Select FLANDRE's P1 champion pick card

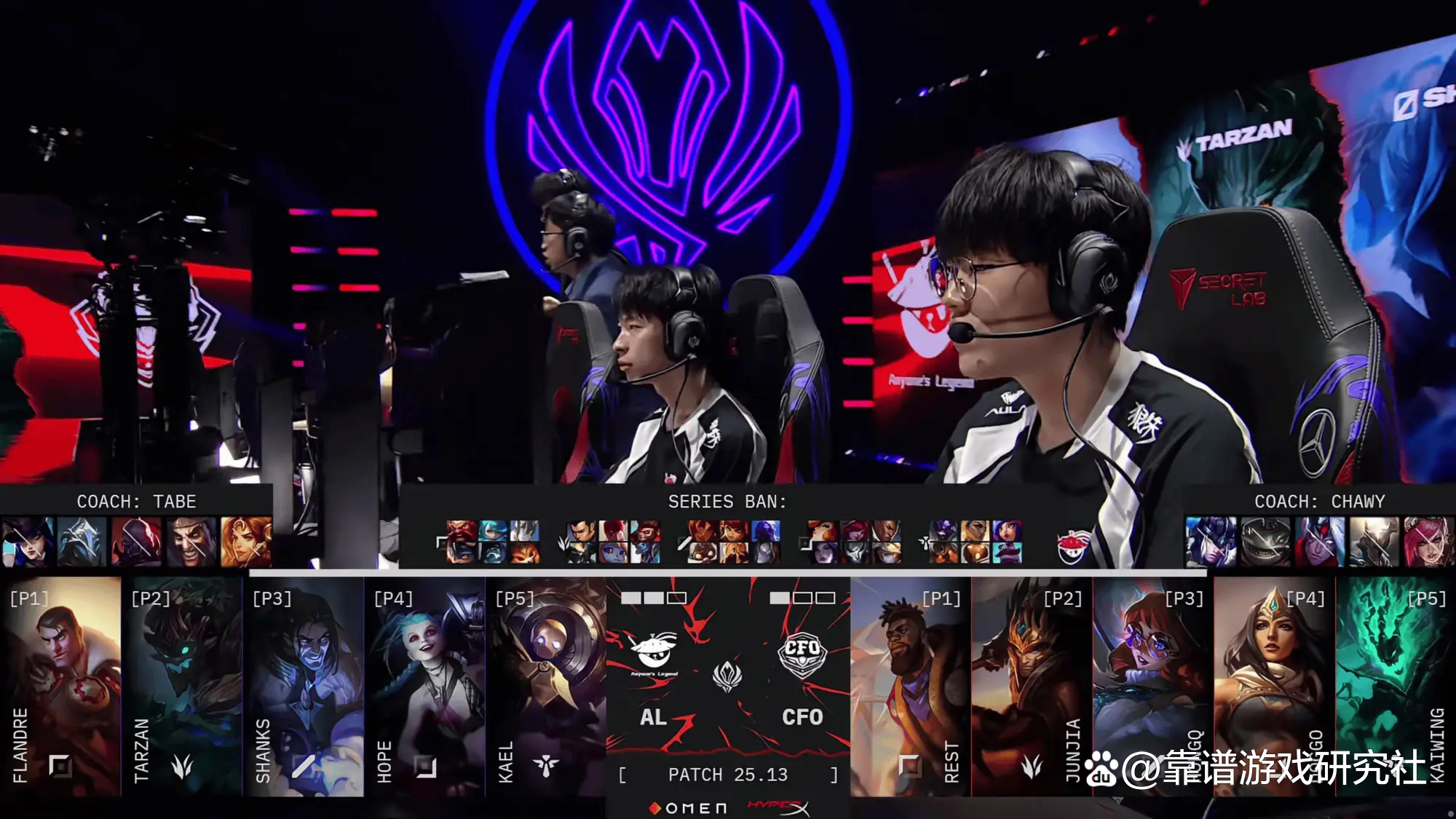[61, 686]
